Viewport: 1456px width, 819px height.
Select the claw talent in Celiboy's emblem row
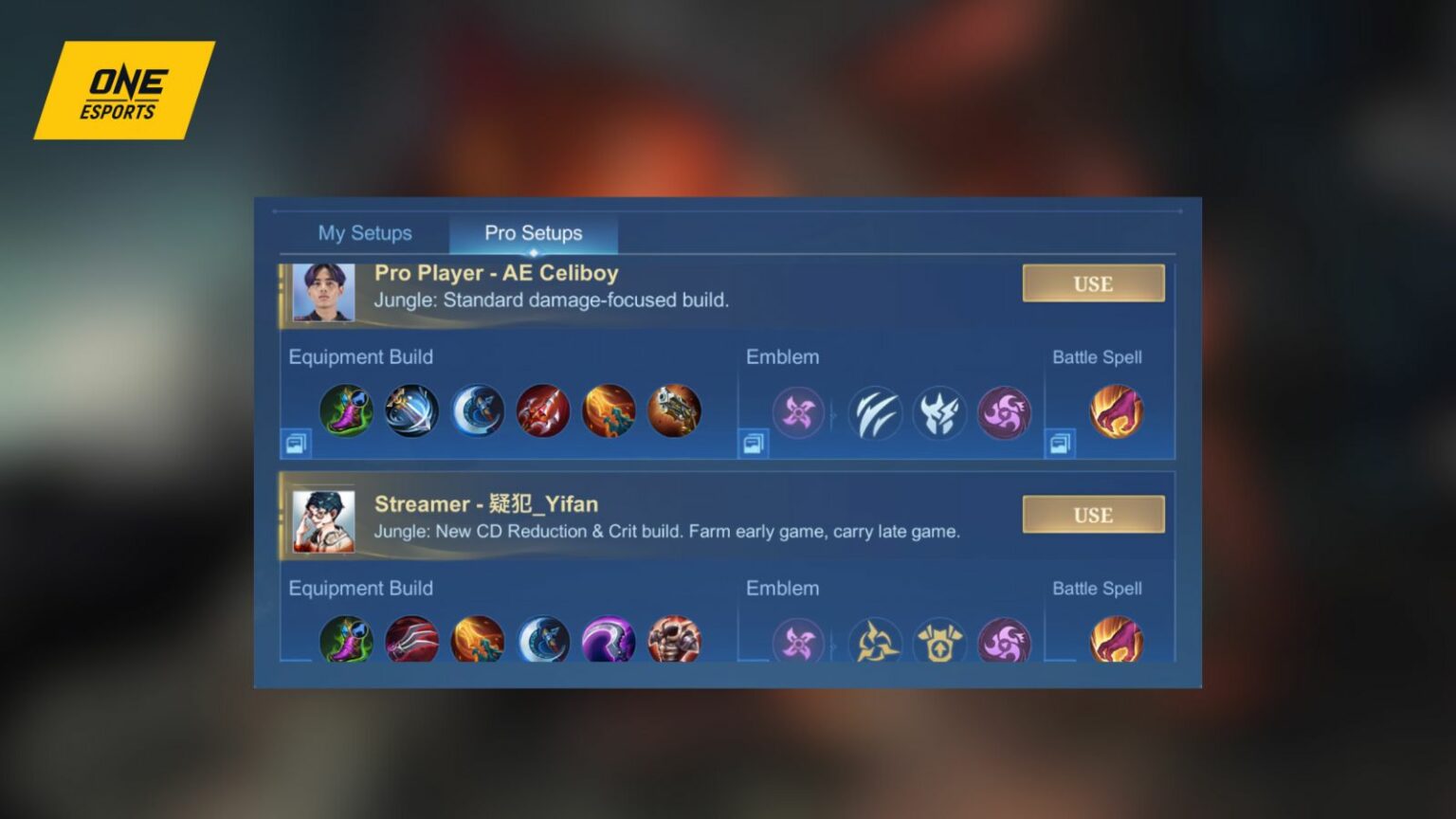(875, 412)
